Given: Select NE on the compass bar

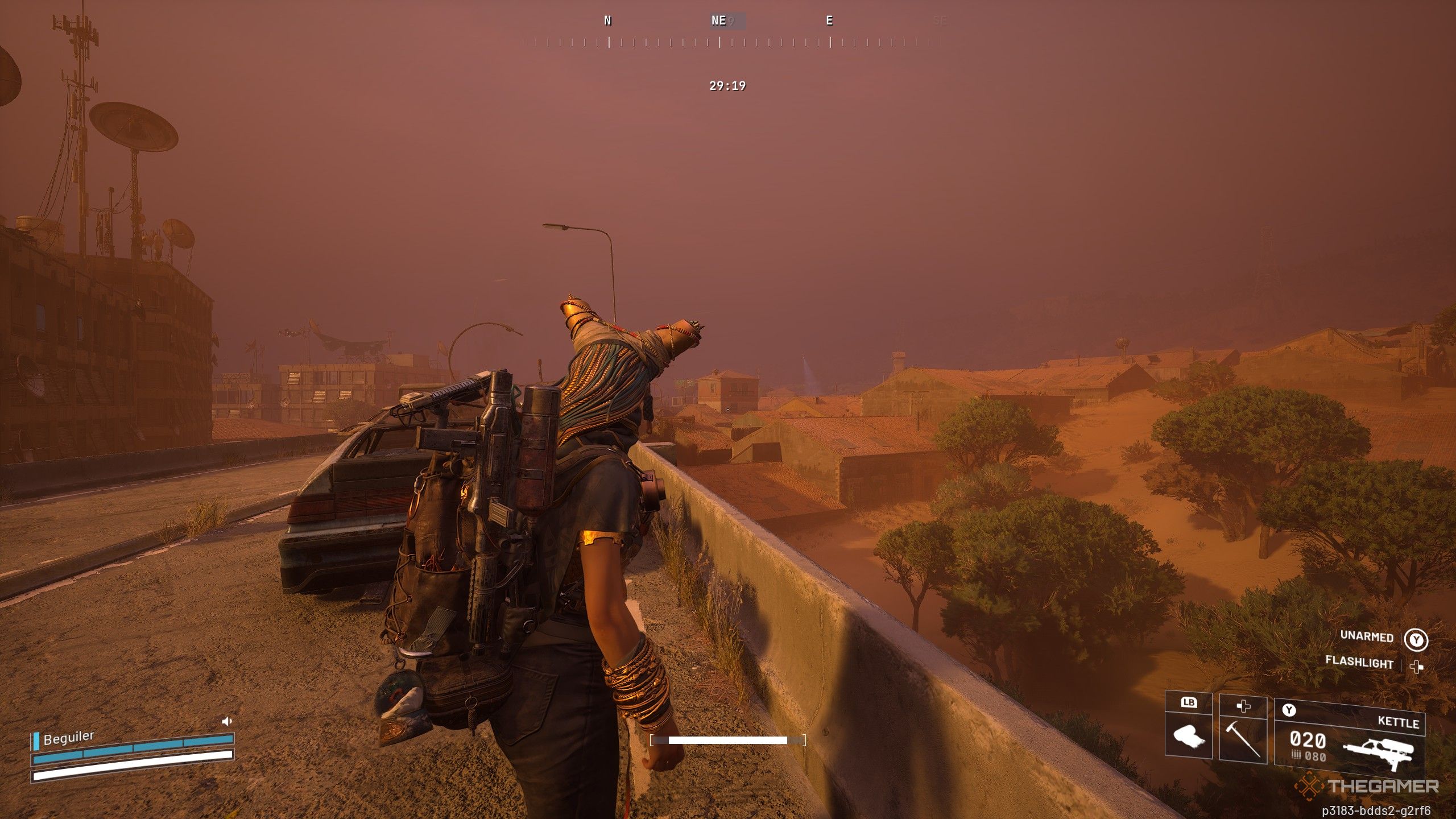Looking at the screenshot, I should pos(718,21).
